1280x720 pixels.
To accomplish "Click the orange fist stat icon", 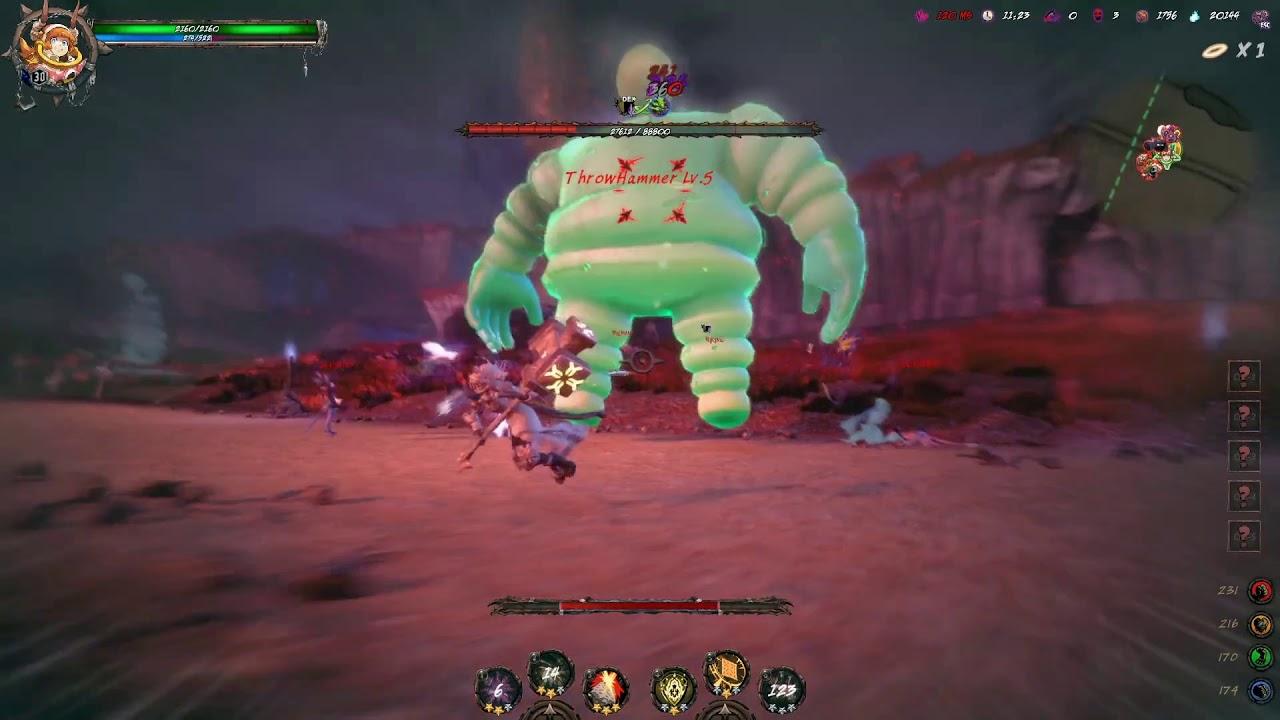I will click(x=1261, y=624).
